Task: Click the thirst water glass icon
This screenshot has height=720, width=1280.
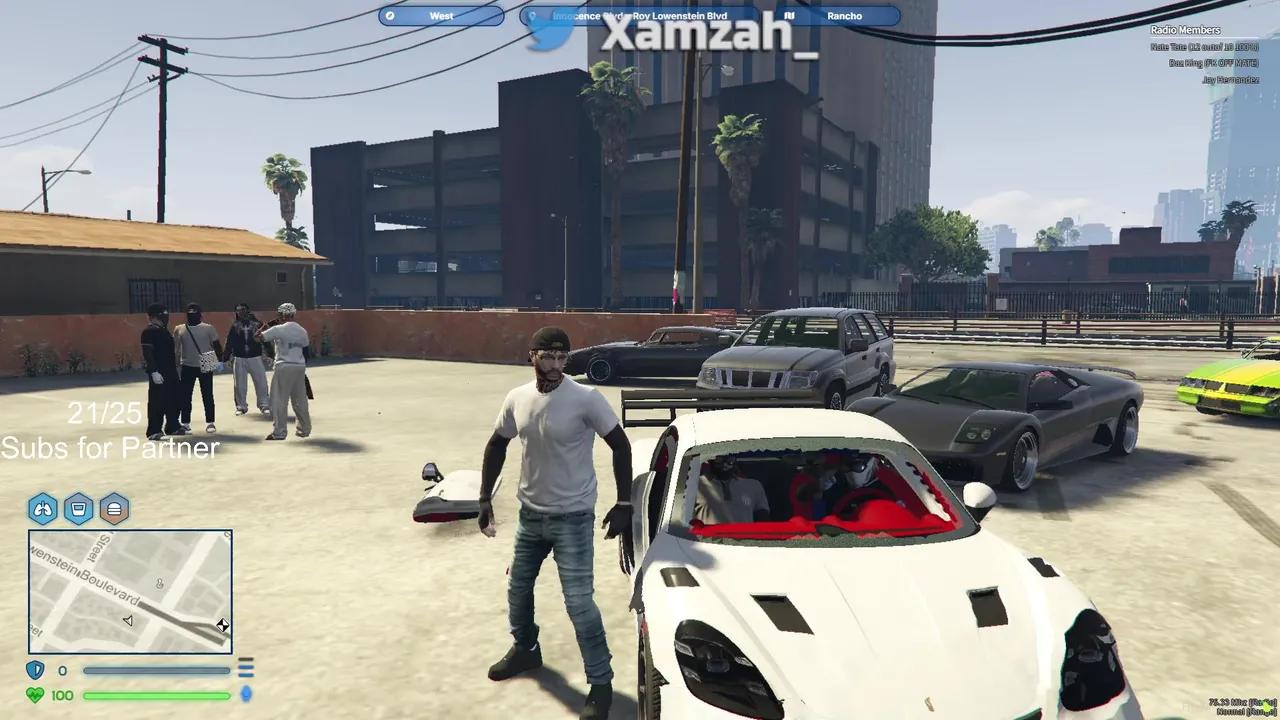Action: [x=76, y=509]
